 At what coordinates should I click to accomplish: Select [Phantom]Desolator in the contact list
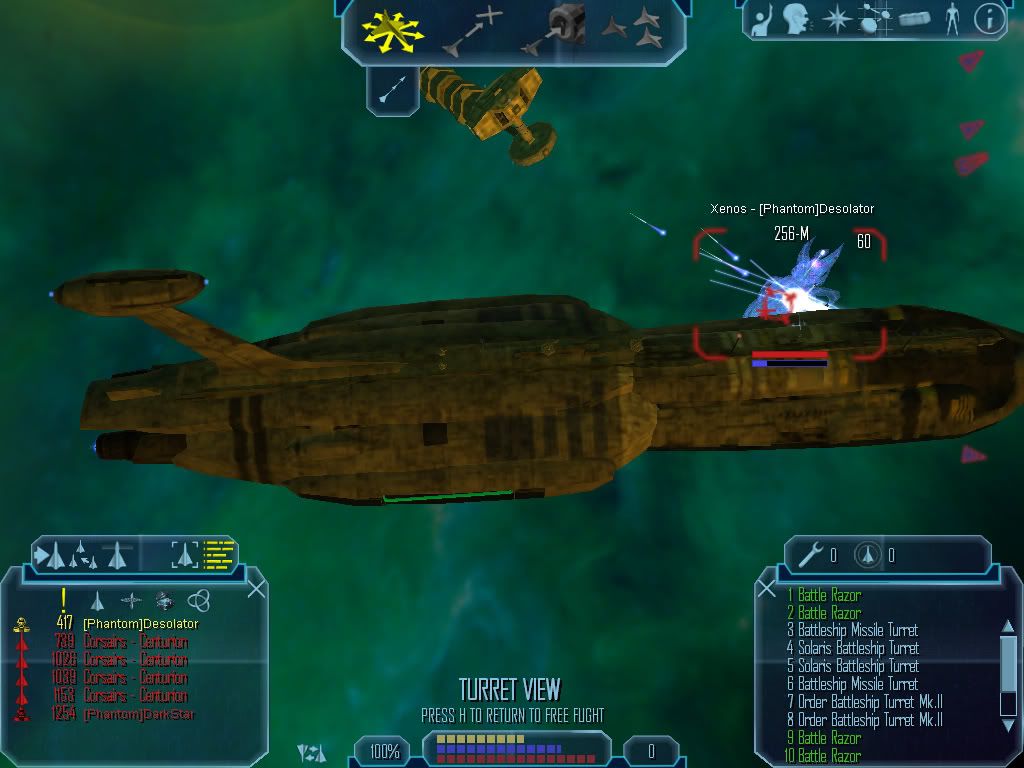click(x=140, y=624)
